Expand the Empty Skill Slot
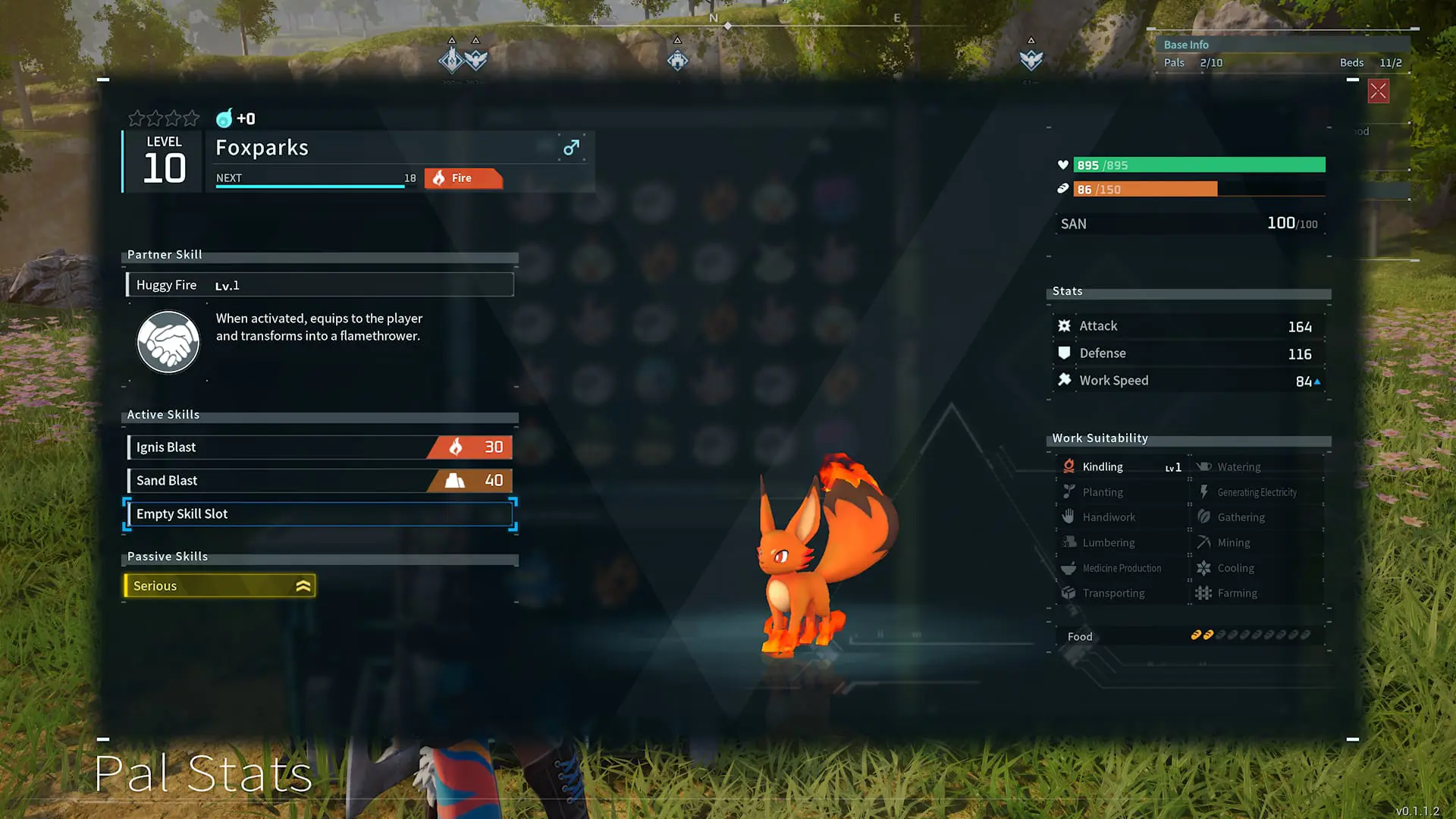Viewport: 1456px width, 819px height. pyautogui.click(x=318, y=513)
